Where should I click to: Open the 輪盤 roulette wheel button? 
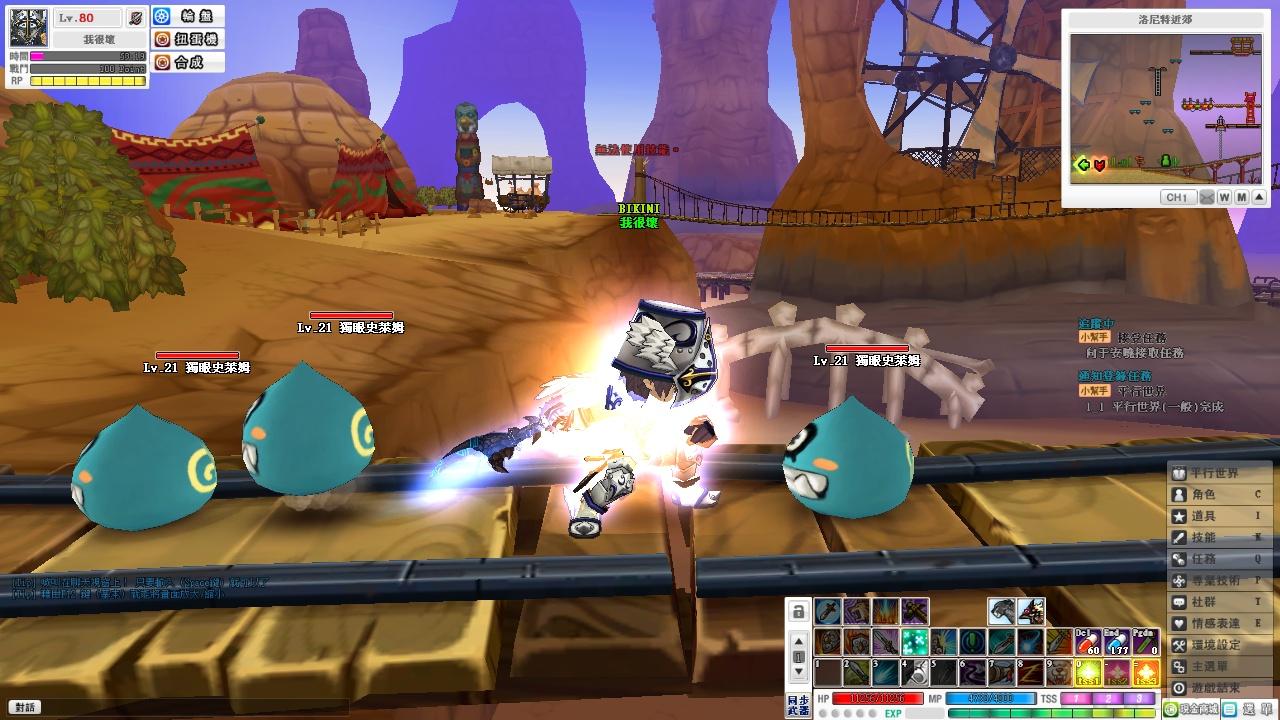coord(187,17)
